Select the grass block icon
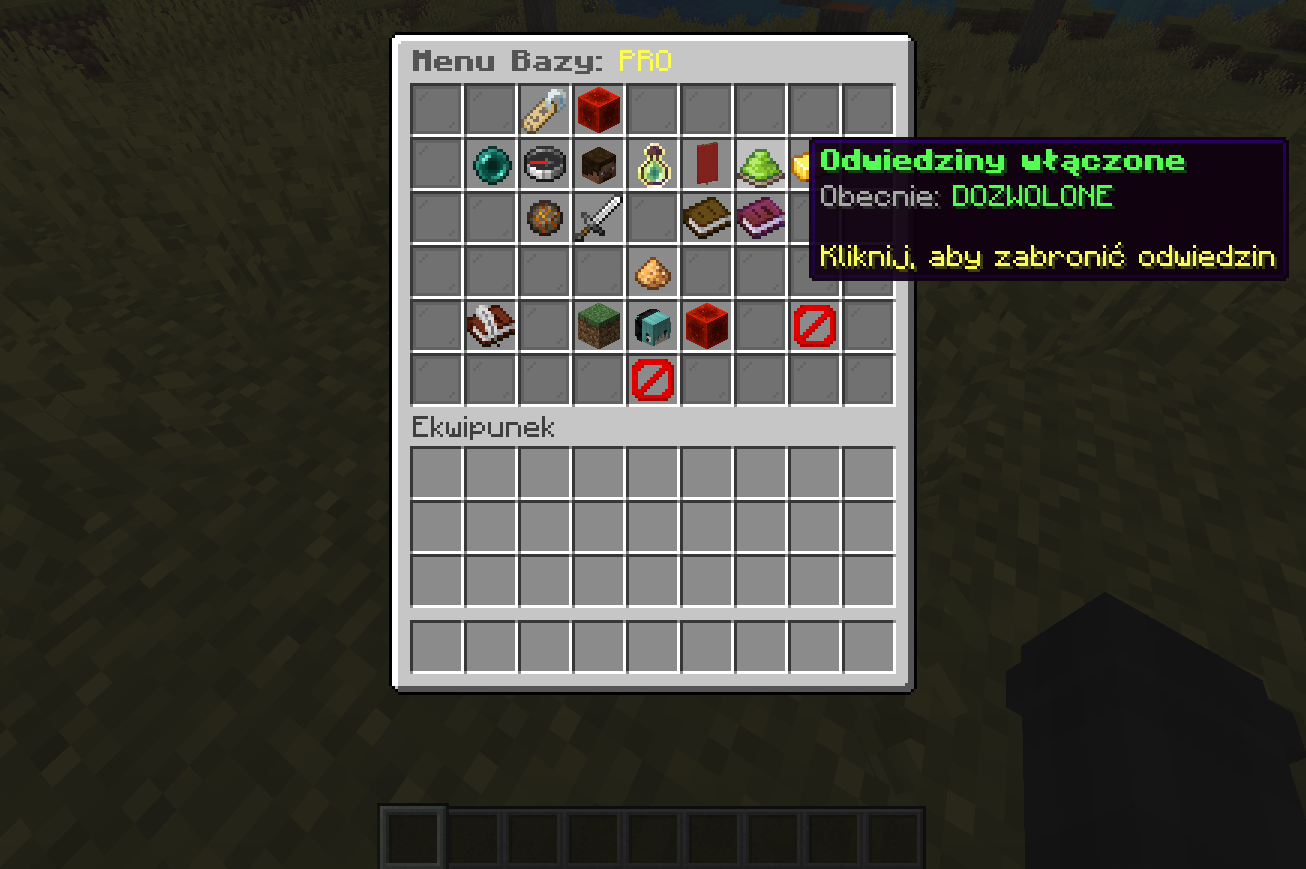This screenshot has height=869, width=1306. (x=598, y=326)
